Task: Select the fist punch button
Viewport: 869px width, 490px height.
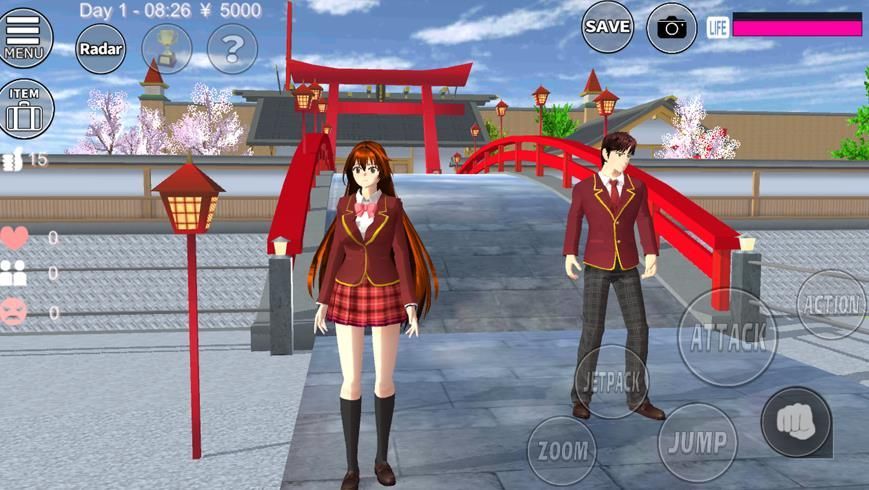Action: click(796, 421)
